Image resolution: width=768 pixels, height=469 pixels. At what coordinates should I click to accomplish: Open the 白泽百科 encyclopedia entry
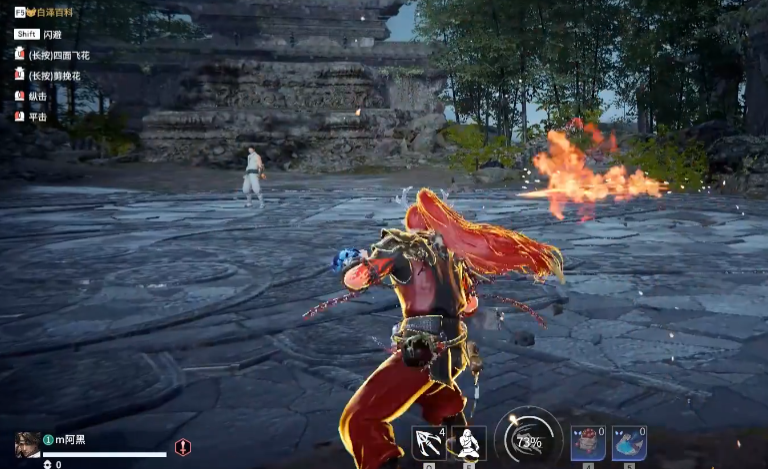(55, 12)
